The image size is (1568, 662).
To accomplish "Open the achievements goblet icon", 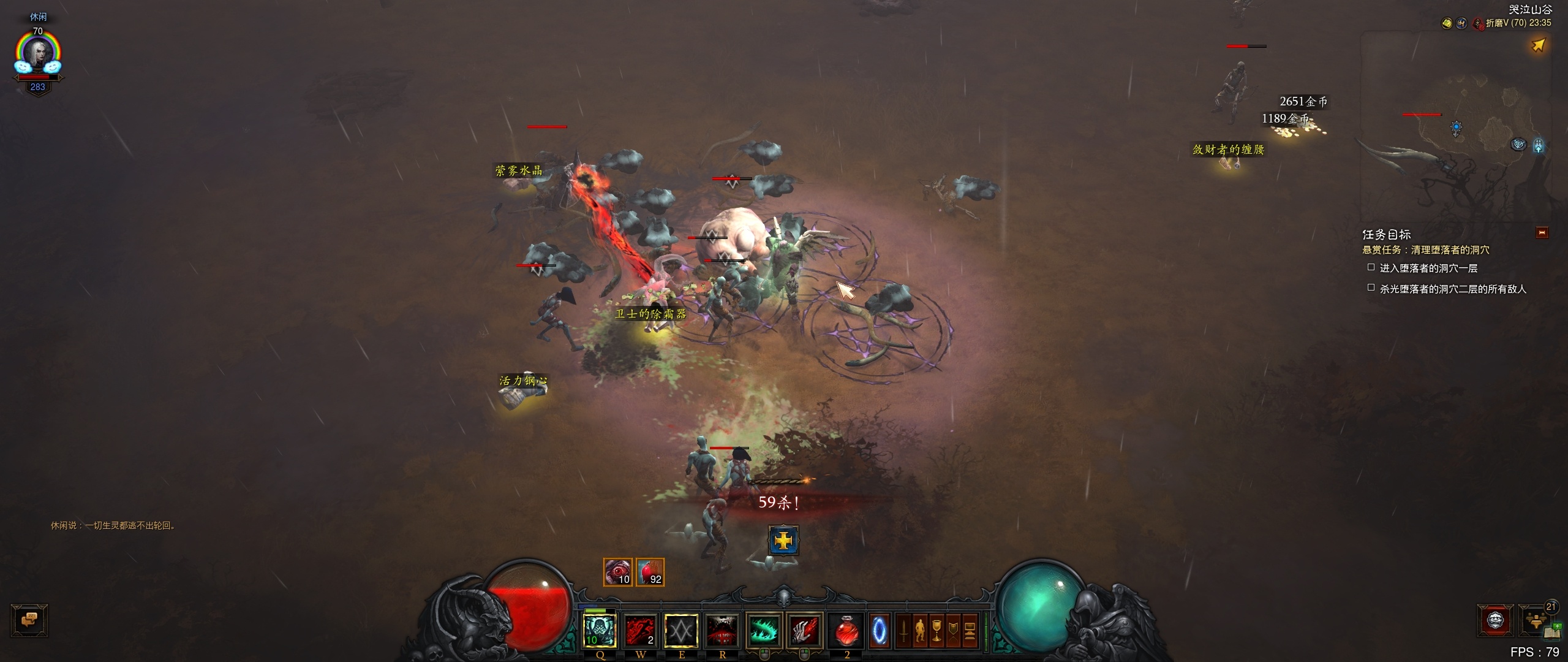I will tap(937, 631).
